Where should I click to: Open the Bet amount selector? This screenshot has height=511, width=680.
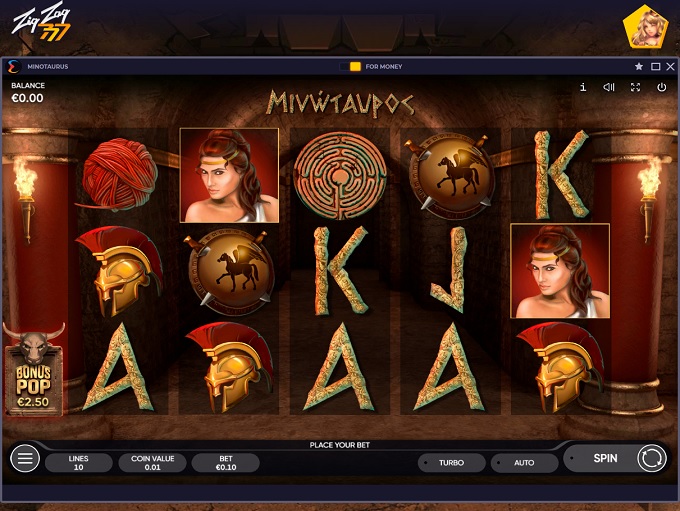pos(225,463)
